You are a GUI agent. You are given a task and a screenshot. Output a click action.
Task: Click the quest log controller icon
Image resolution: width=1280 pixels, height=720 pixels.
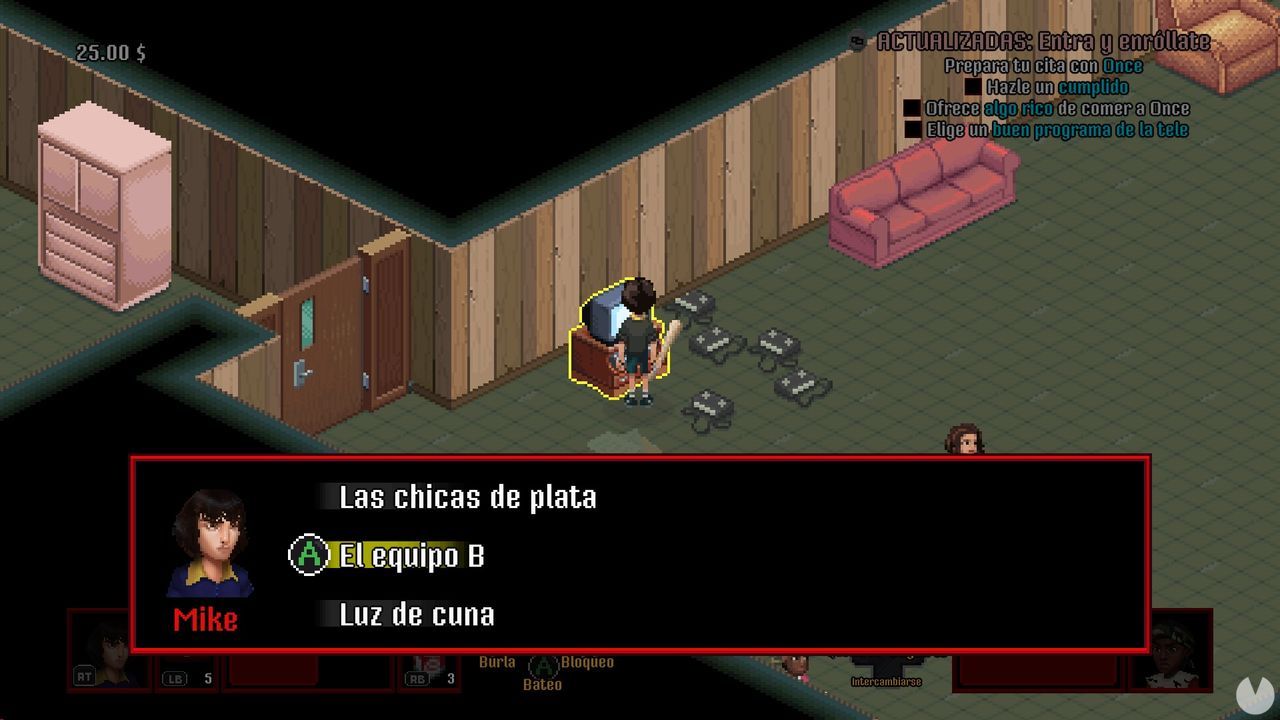coord(855,39)
